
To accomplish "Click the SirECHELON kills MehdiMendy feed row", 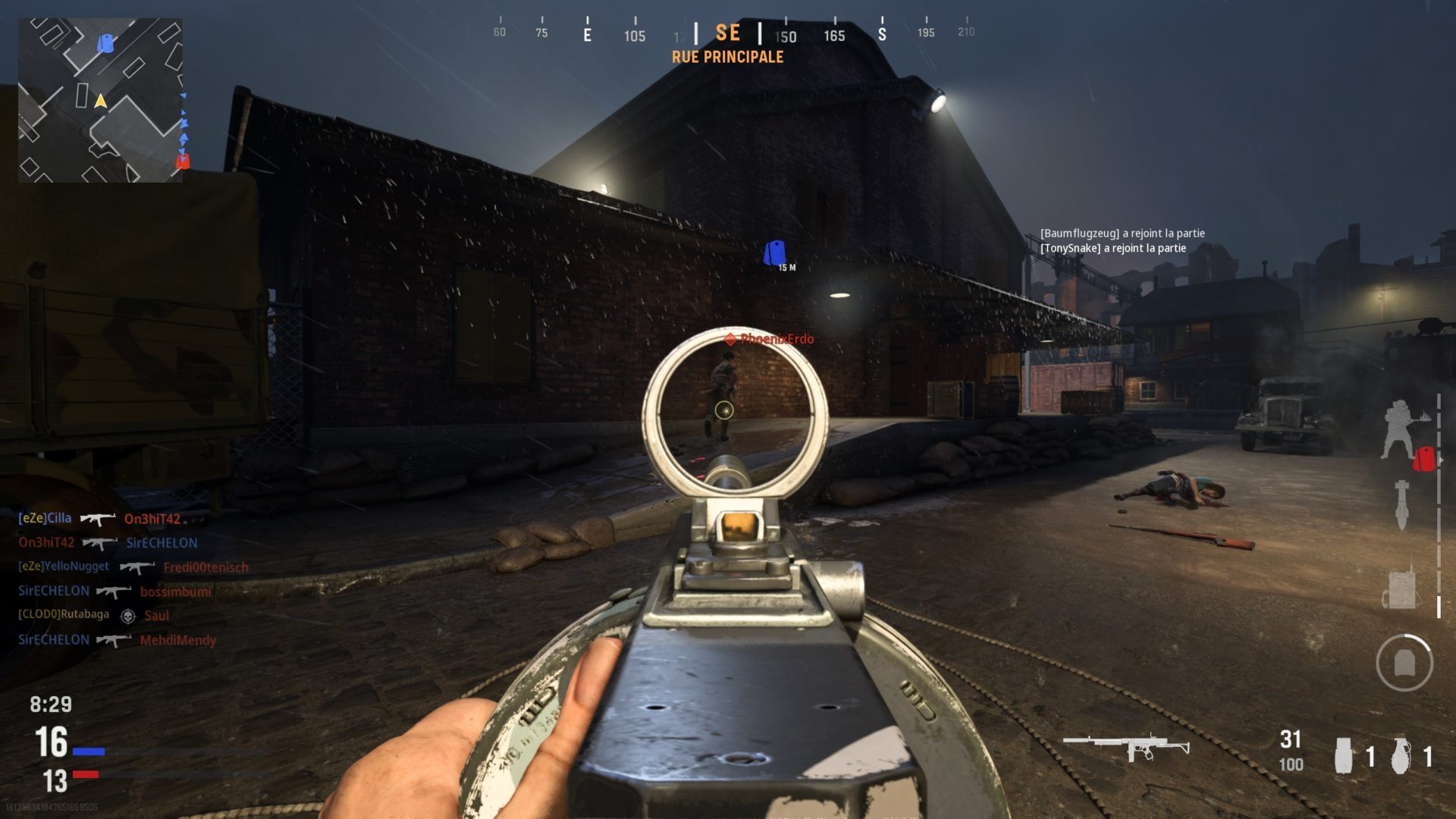I will click(x=117, y=640).
